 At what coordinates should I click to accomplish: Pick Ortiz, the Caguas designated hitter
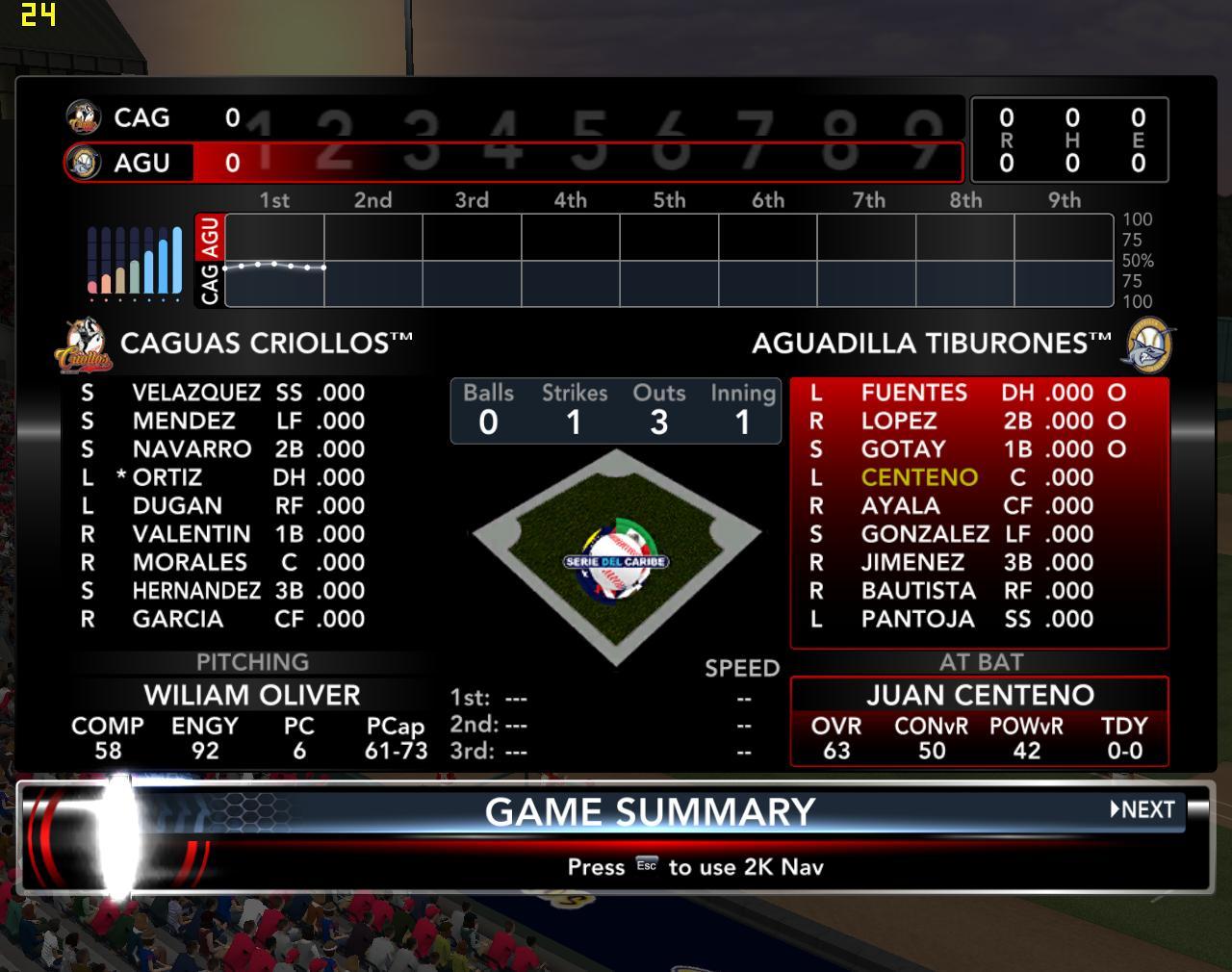pyautogui.click(x=167, y=477)
